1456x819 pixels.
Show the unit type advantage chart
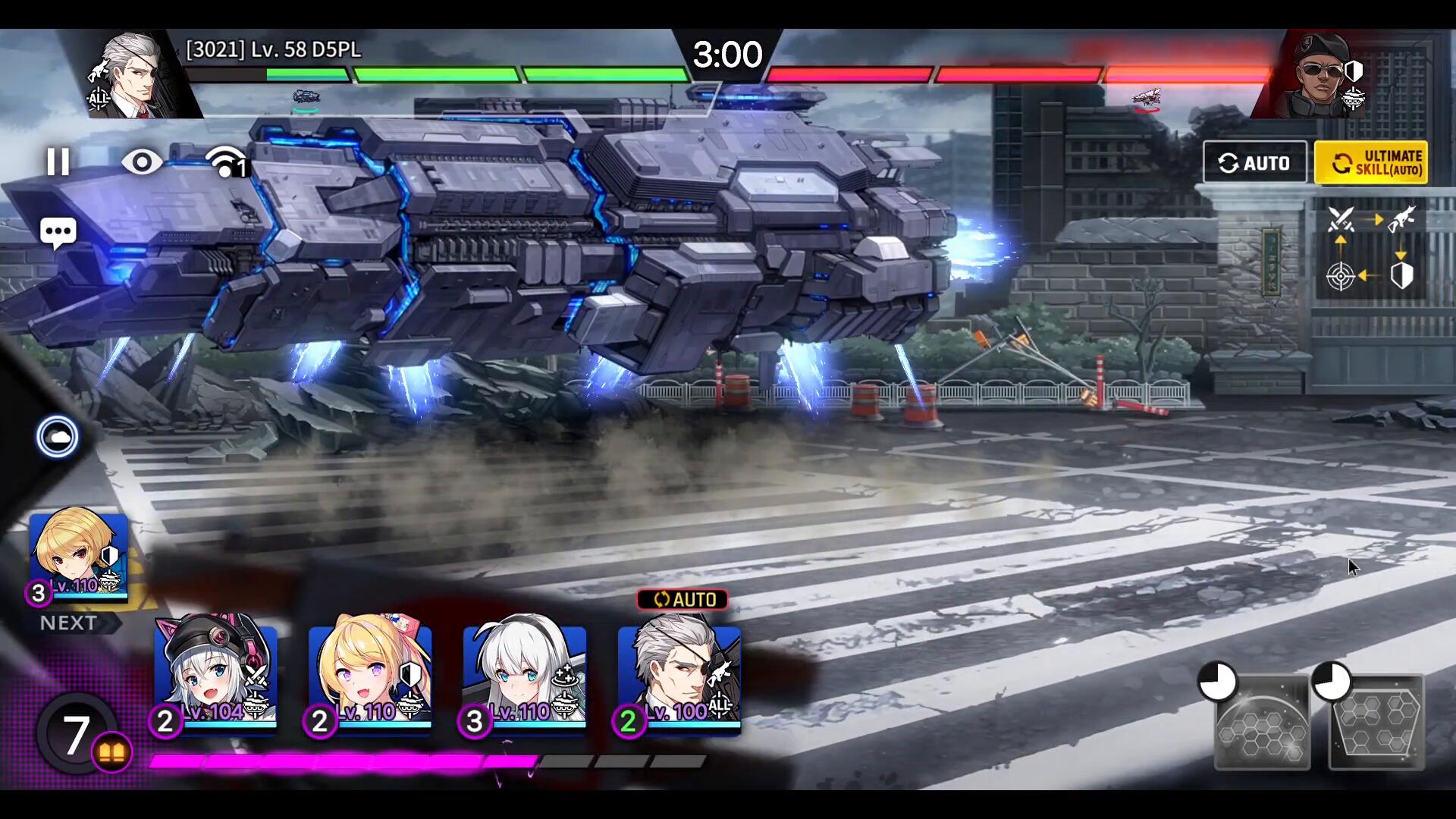point(1371,248)
